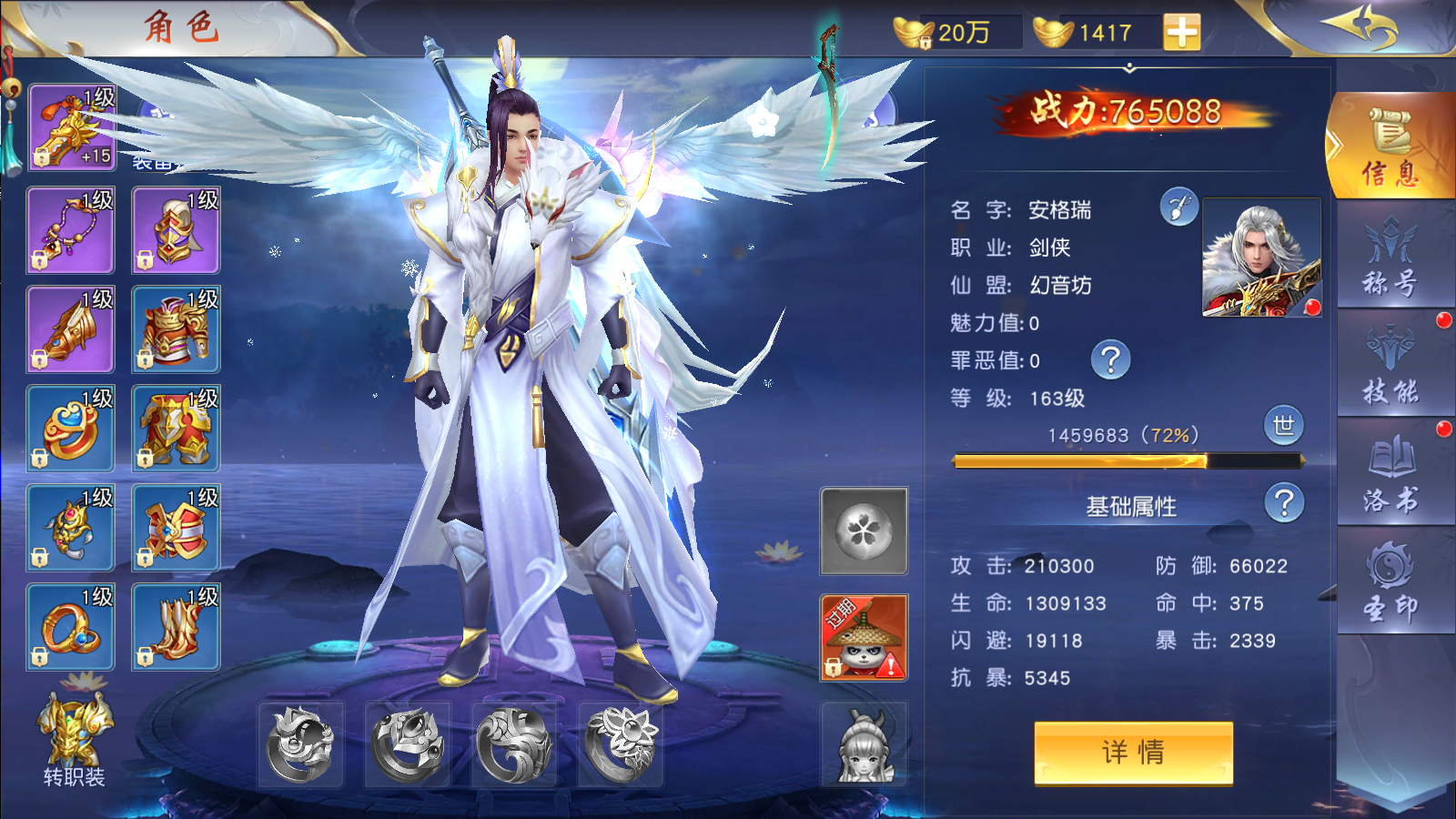Screen dimensions: 1456x819
Task: Switch to the 称号 title tab
Action: click(1390, 258)
